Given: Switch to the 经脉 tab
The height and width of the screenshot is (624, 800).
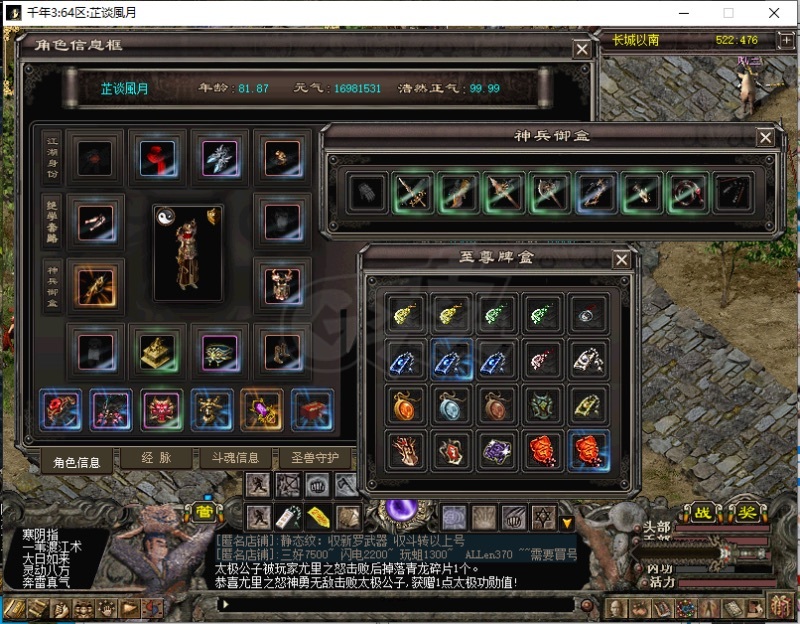Looking at the screenshot, I should tap(158, 460).
